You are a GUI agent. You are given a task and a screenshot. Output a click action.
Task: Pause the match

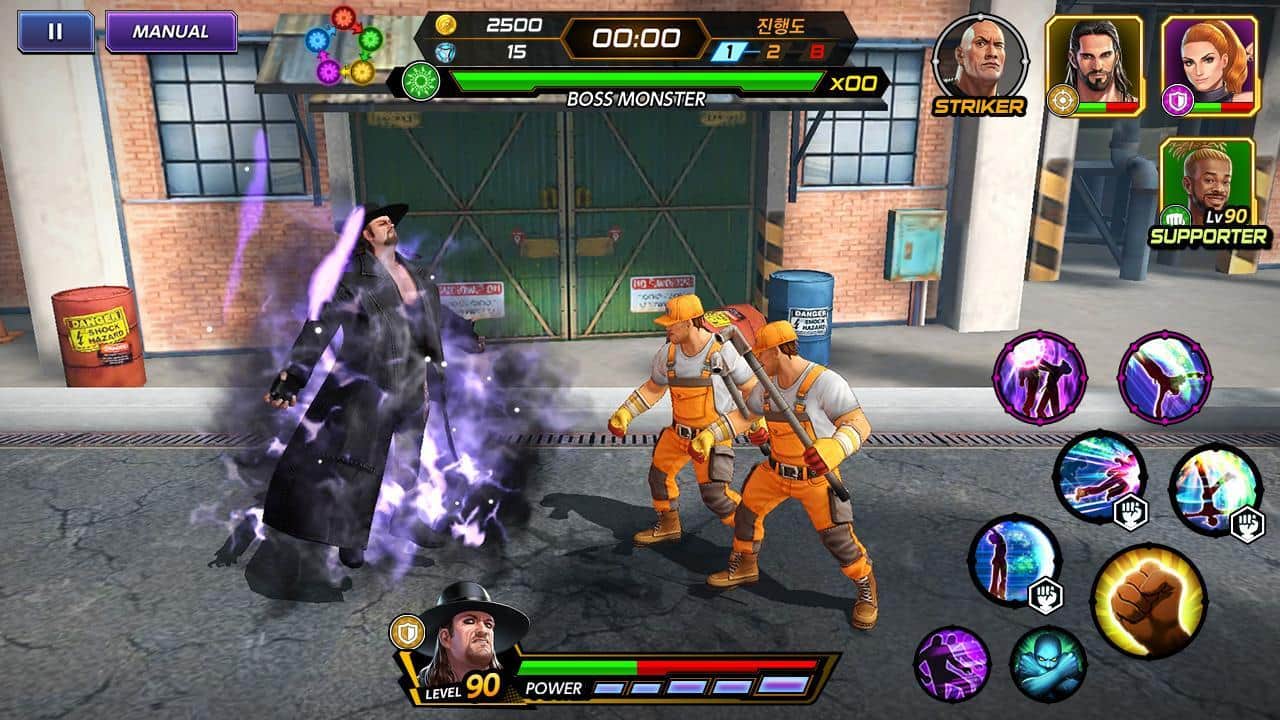[x=55, y=31]
